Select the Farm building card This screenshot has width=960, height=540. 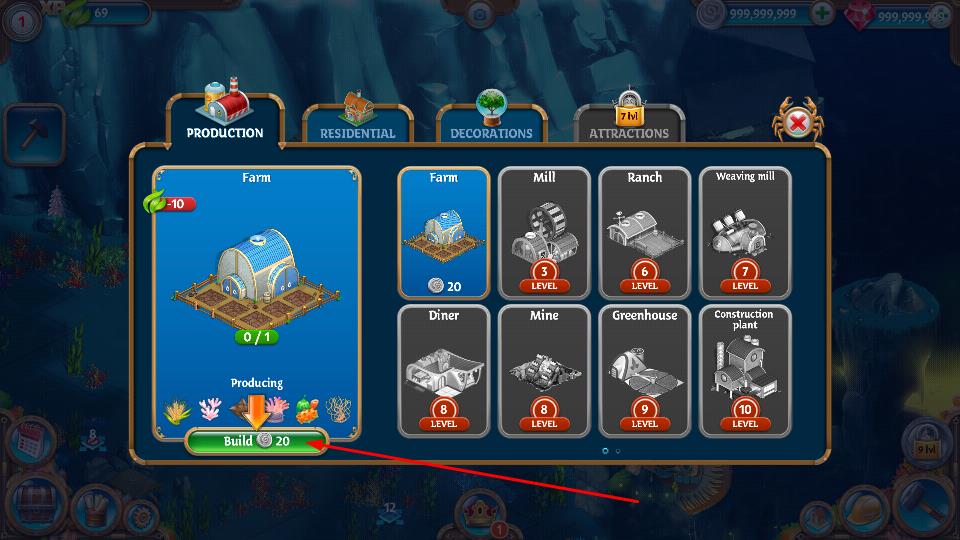click(444, 232)
